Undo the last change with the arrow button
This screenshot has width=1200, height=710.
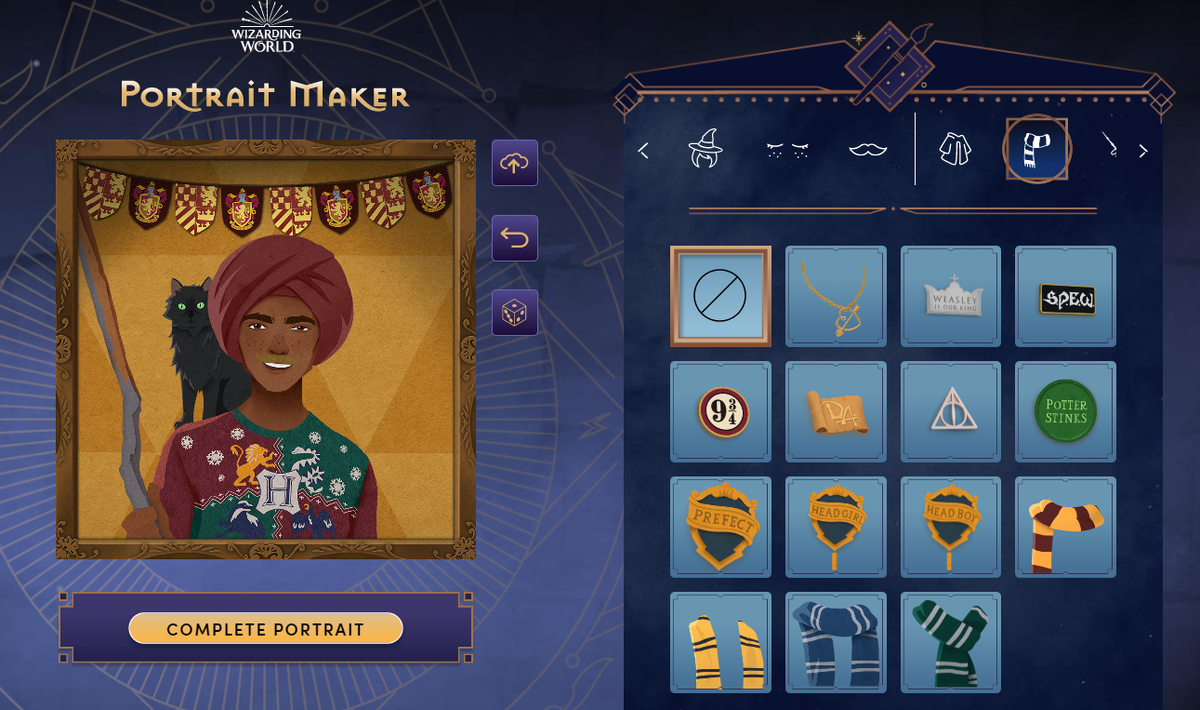pyautogui.click(x=515, y=238)
